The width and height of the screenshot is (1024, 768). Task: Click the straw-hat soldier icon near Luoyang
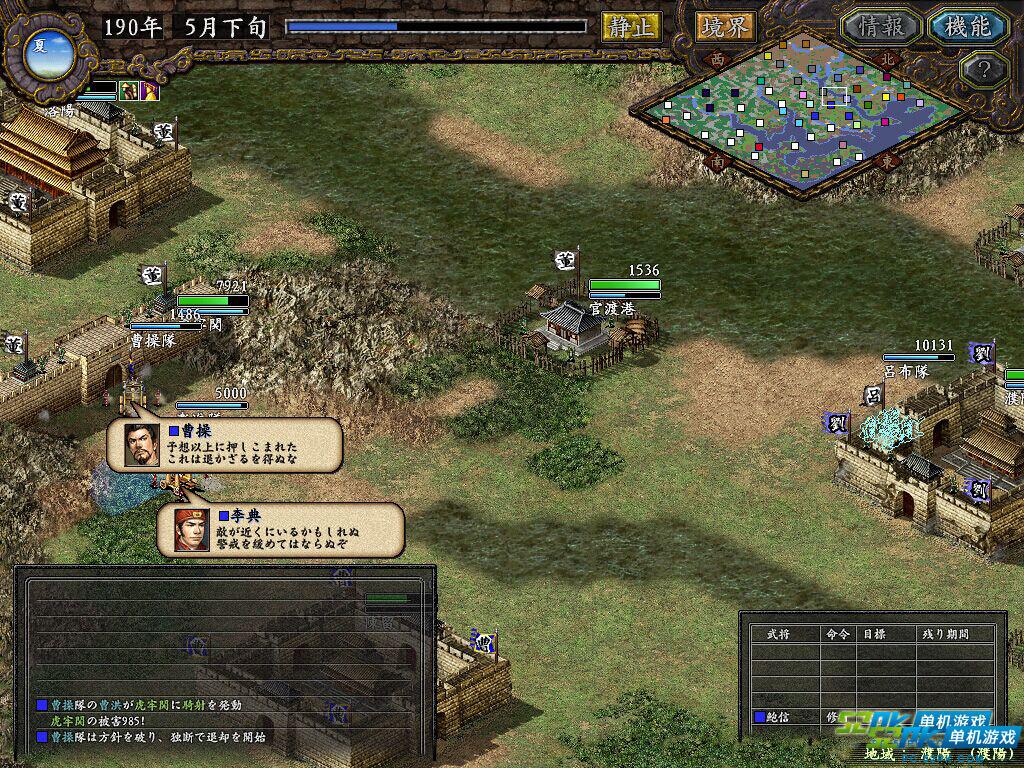(x=129, y=91)
